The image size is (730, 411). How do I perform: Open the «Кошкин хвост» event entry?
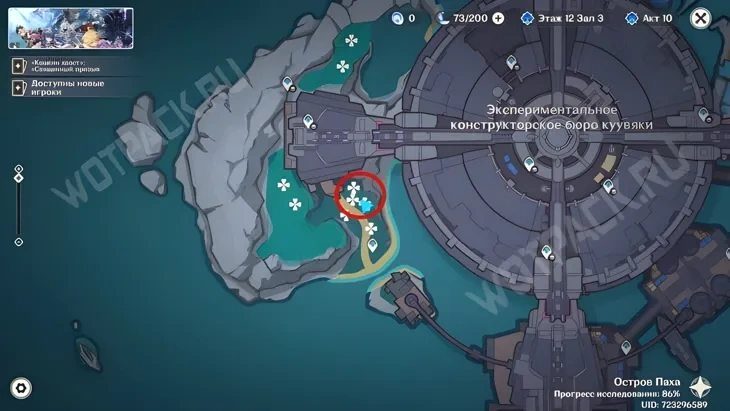tap(63, 66)
